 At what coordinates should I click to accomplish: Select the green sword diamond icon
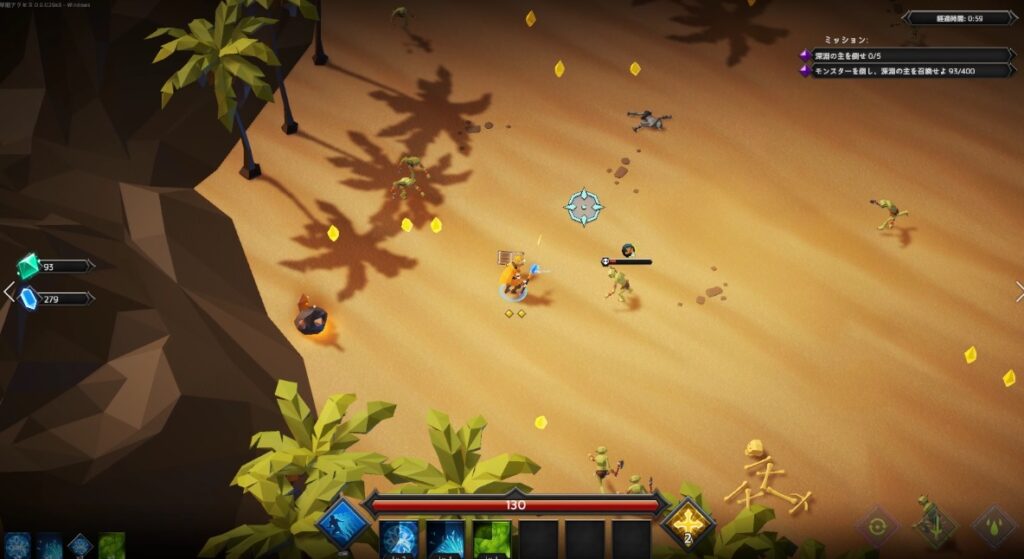point(935,527)
